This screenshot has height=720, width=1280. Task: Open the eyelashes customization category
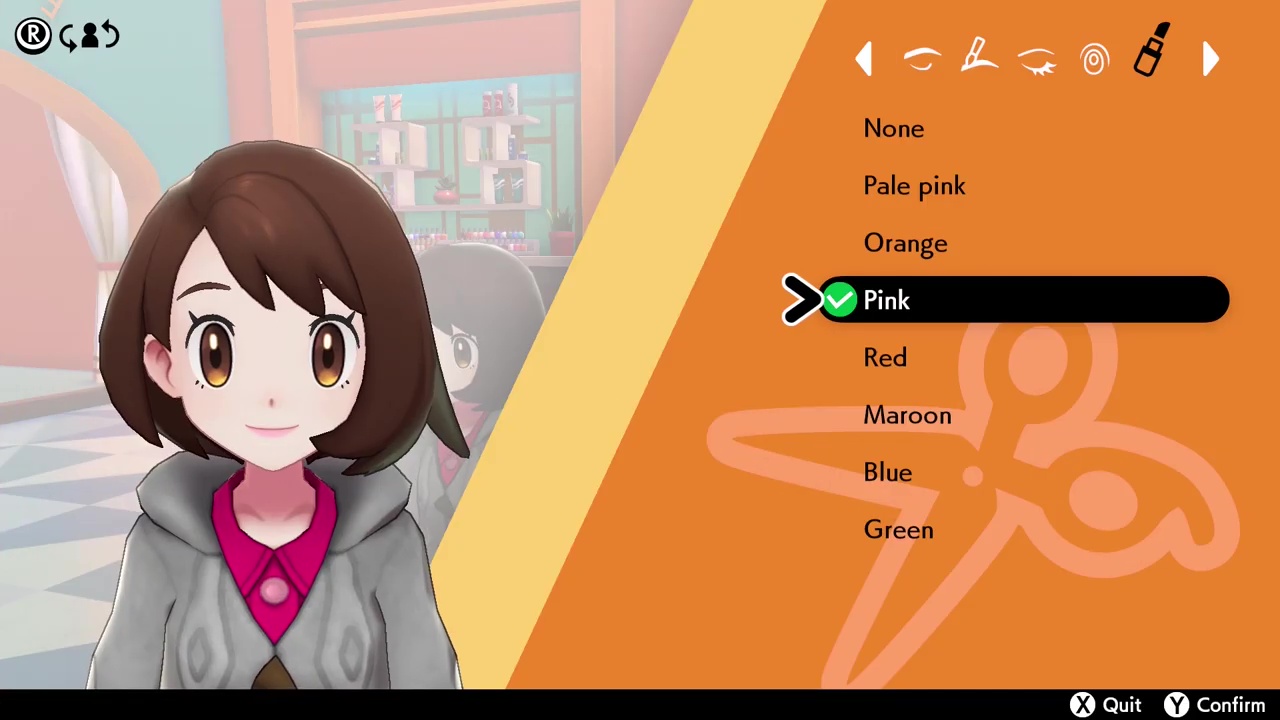[x=1037, y=60]
